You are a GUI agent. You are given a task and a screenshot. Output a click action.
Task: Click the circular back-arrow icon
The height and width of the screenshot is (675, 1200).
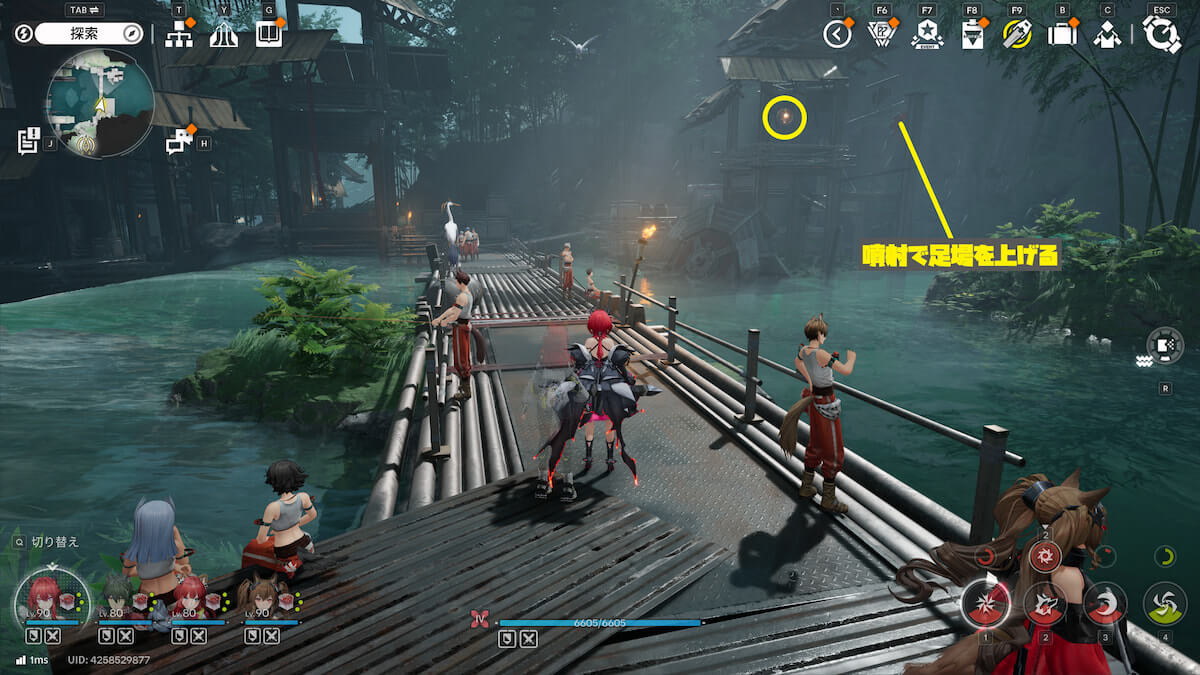tap(837, 35)
